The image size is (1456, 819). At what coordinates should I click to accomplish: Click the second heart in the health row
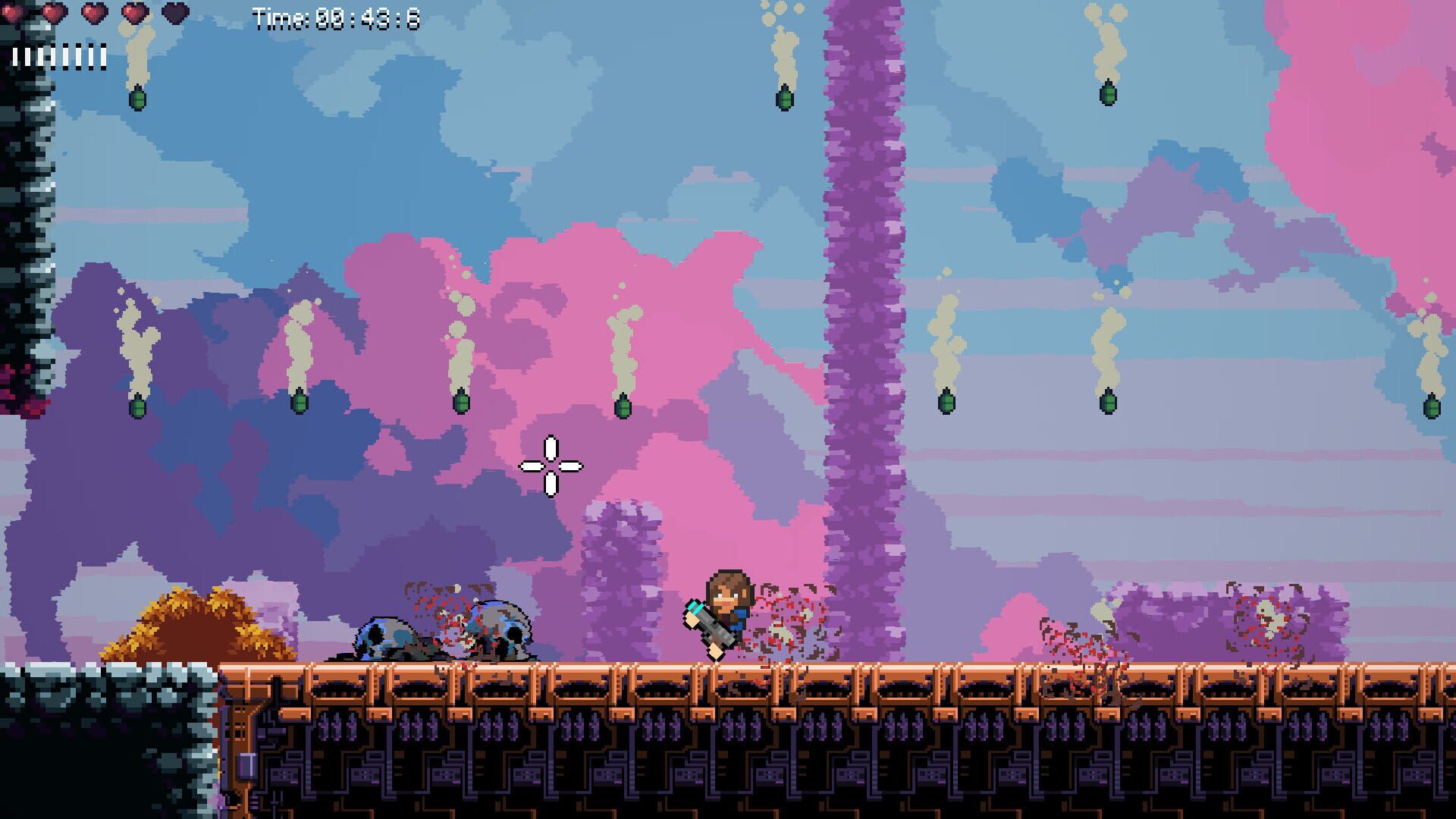(56, 12)
